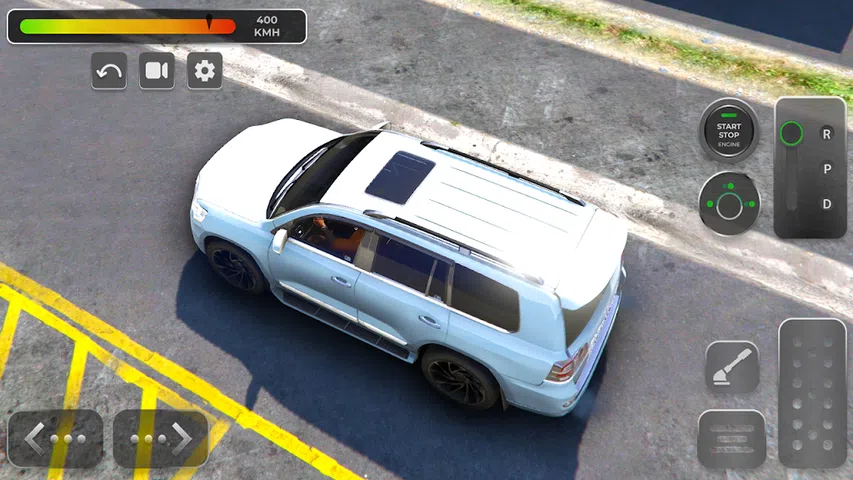Tap the curved-arrow reset button
Screen dimensions: 853x480
[x=109, y=71]
